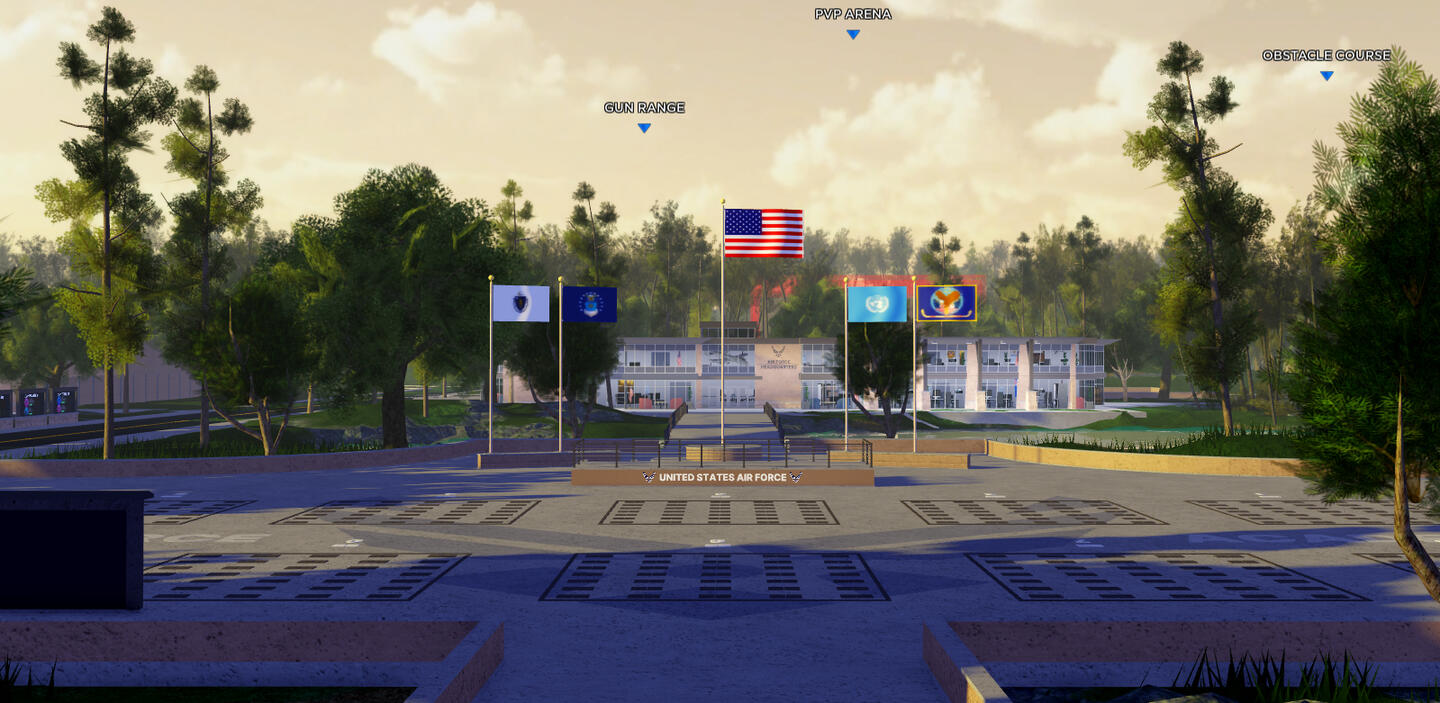Click the PVP Arena waypoint marker
The height and width of the screenshot is (703, 1440).
pos(853,34)
